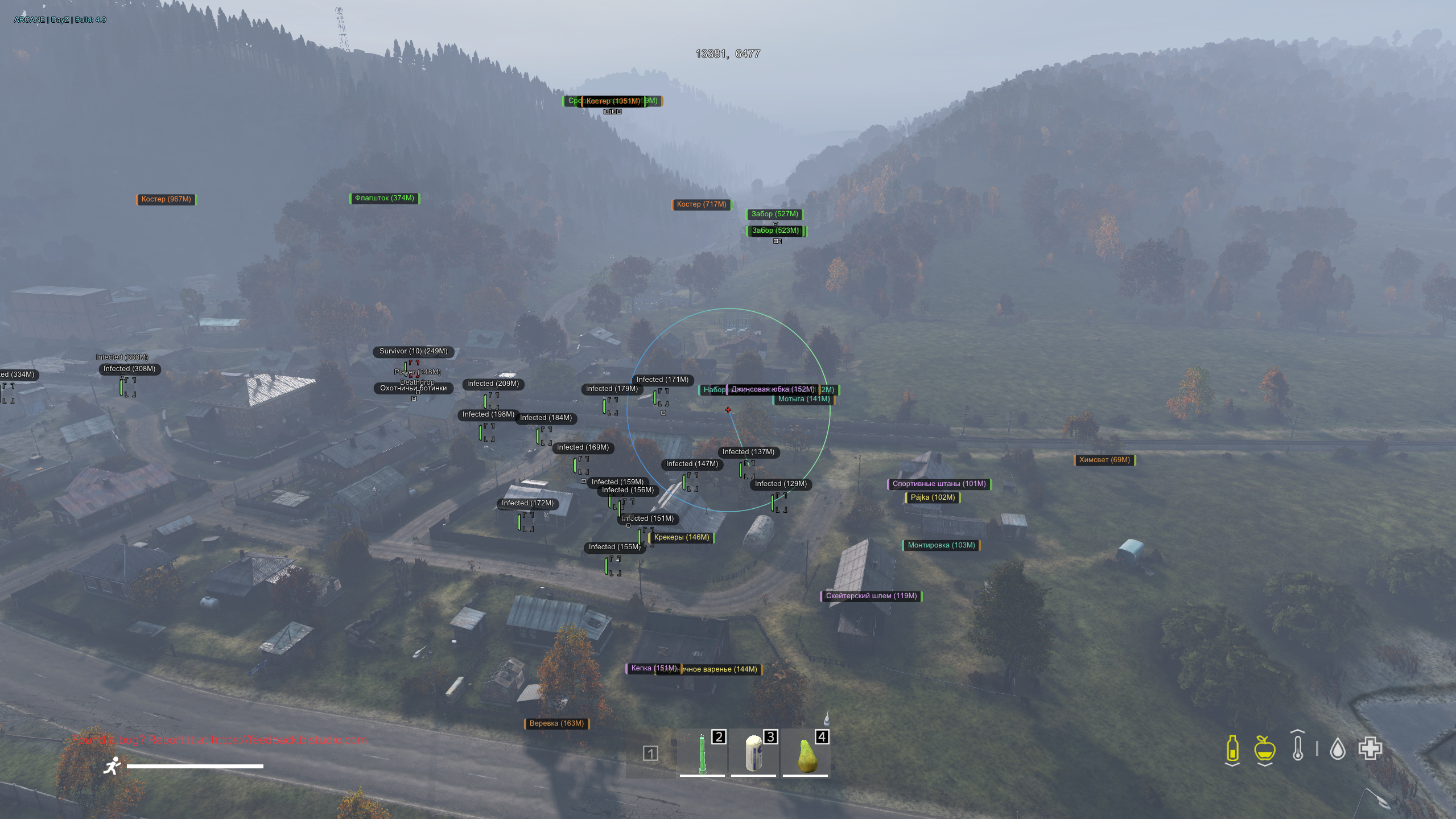This screenshot has width=1456, height=819.
Task: Click the thermometer temperature indicator
Action: (x=1298, y=748)
